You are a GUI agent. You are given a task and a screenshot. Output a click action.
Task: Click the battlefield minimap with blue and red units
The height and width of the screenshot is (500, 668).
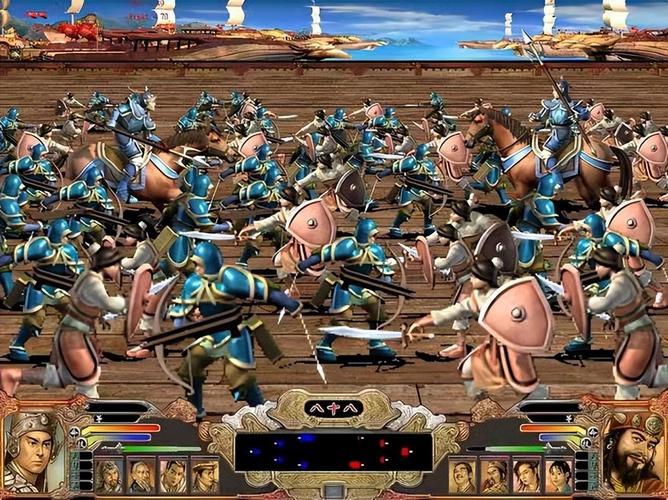[x=334, y=451]
